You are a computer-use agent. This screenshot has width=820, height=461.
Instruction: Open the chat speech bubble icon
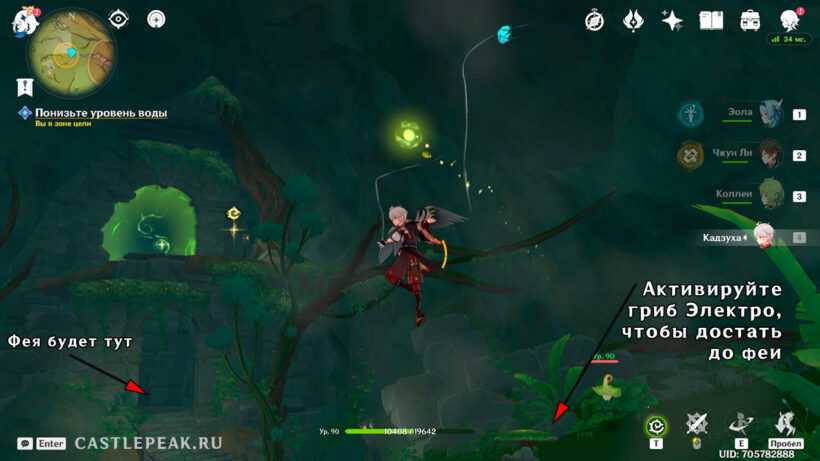click(x=25, y=443)
